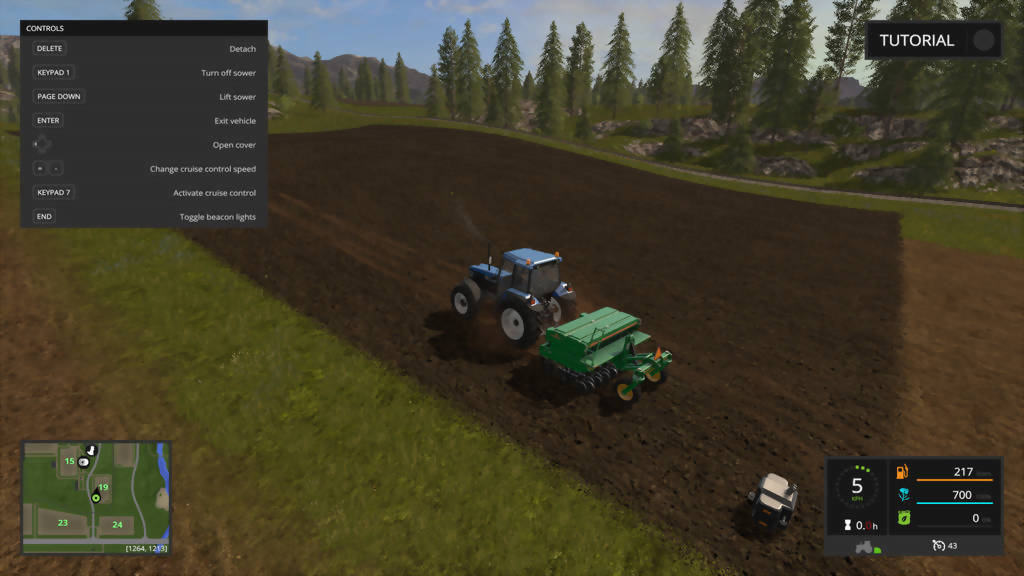Click the green player marker on minimap
This screenshot has width=1024, height=576.
[96, 497]
